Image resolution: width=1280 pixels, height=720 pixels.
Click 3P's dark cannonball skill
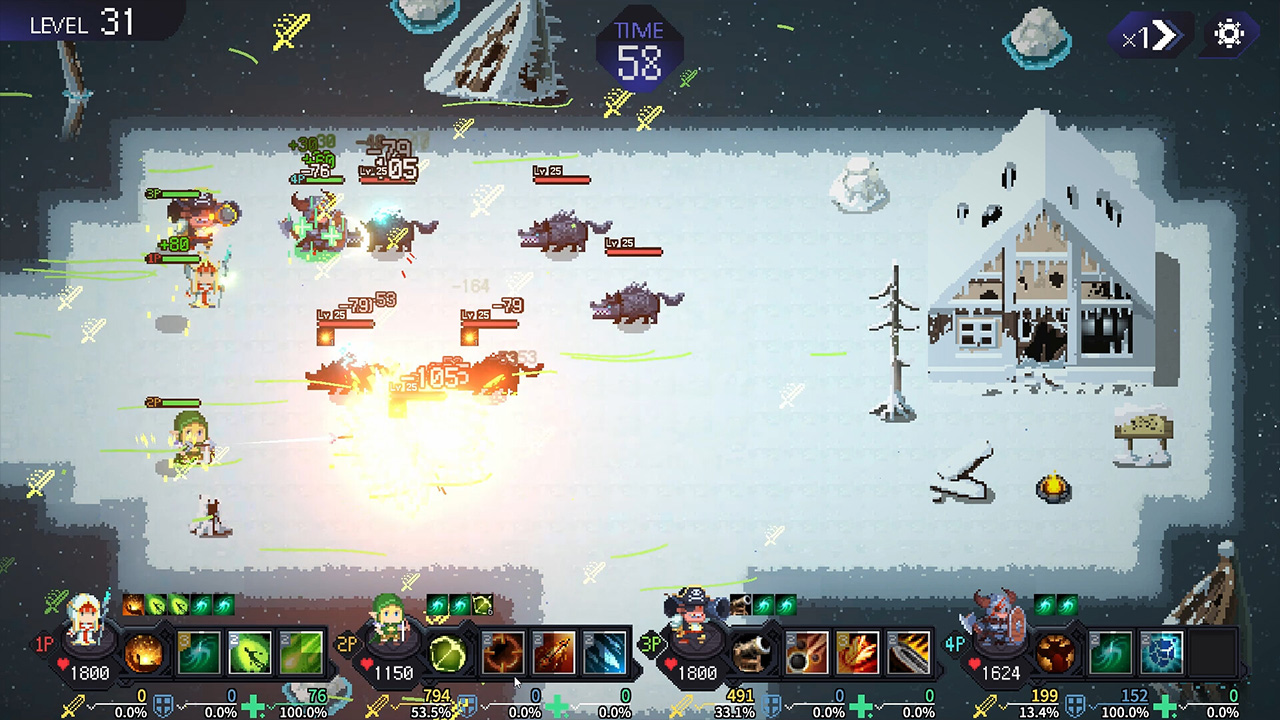807,654
